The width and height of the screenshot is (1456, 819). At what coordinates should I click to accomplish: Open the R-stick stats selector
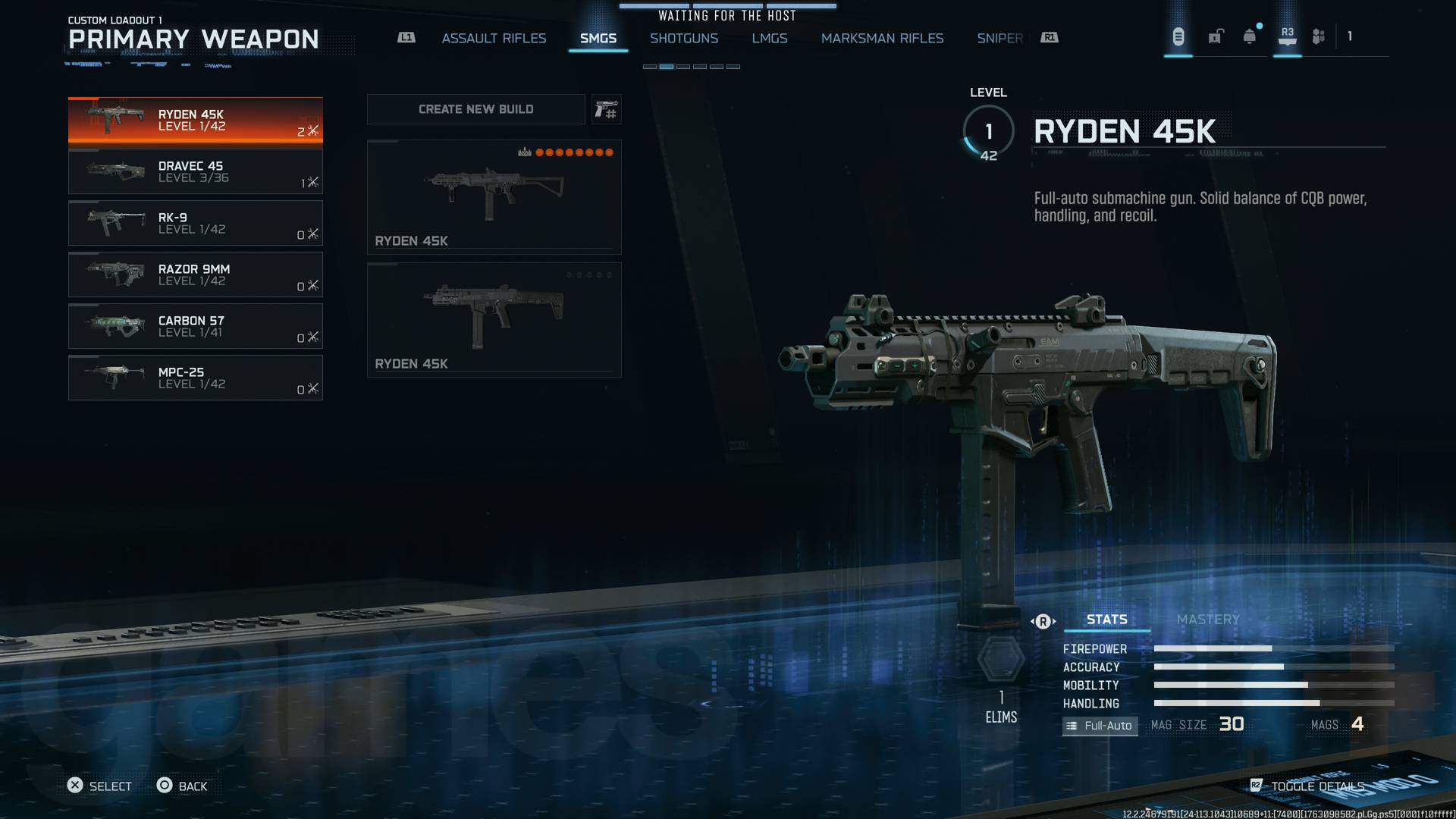[x=1043, y=620]
